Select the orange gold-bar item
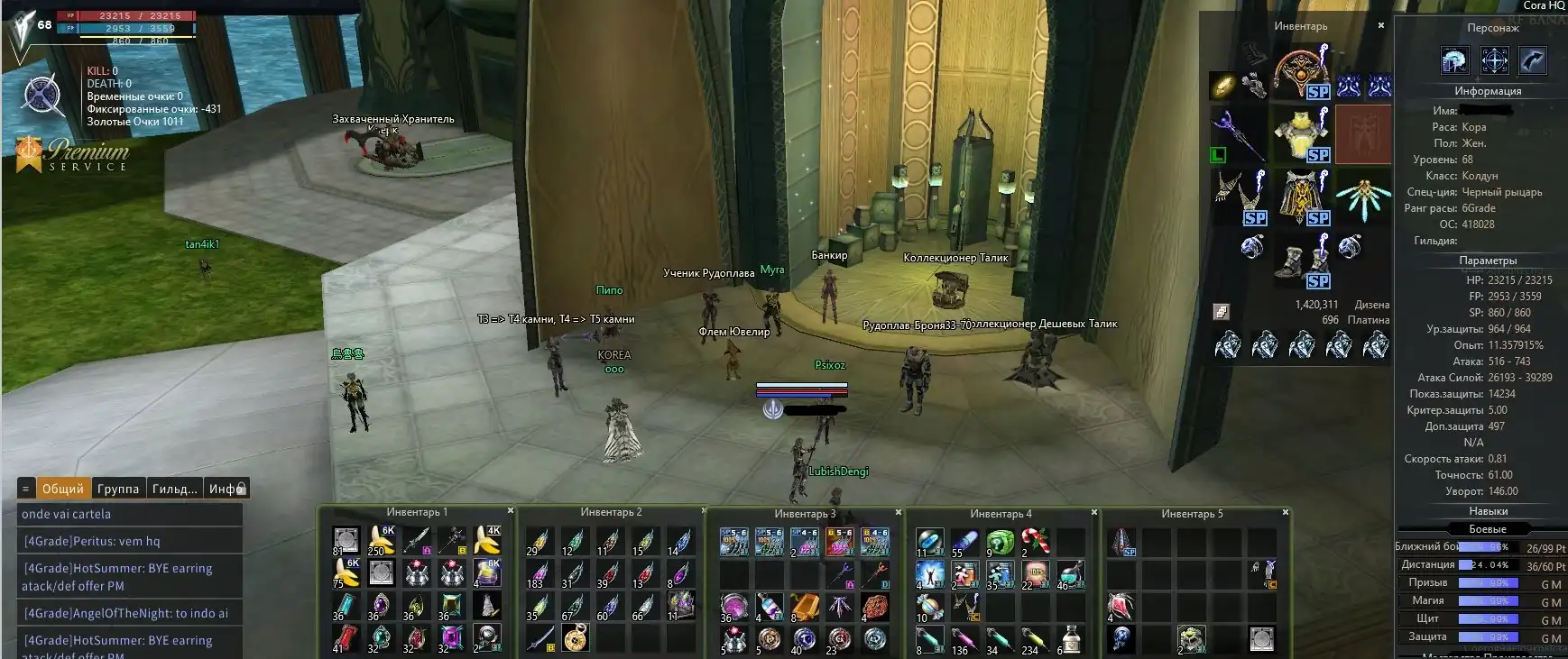The width and height of the screenshot is (1568, 659). coord(804,607)
